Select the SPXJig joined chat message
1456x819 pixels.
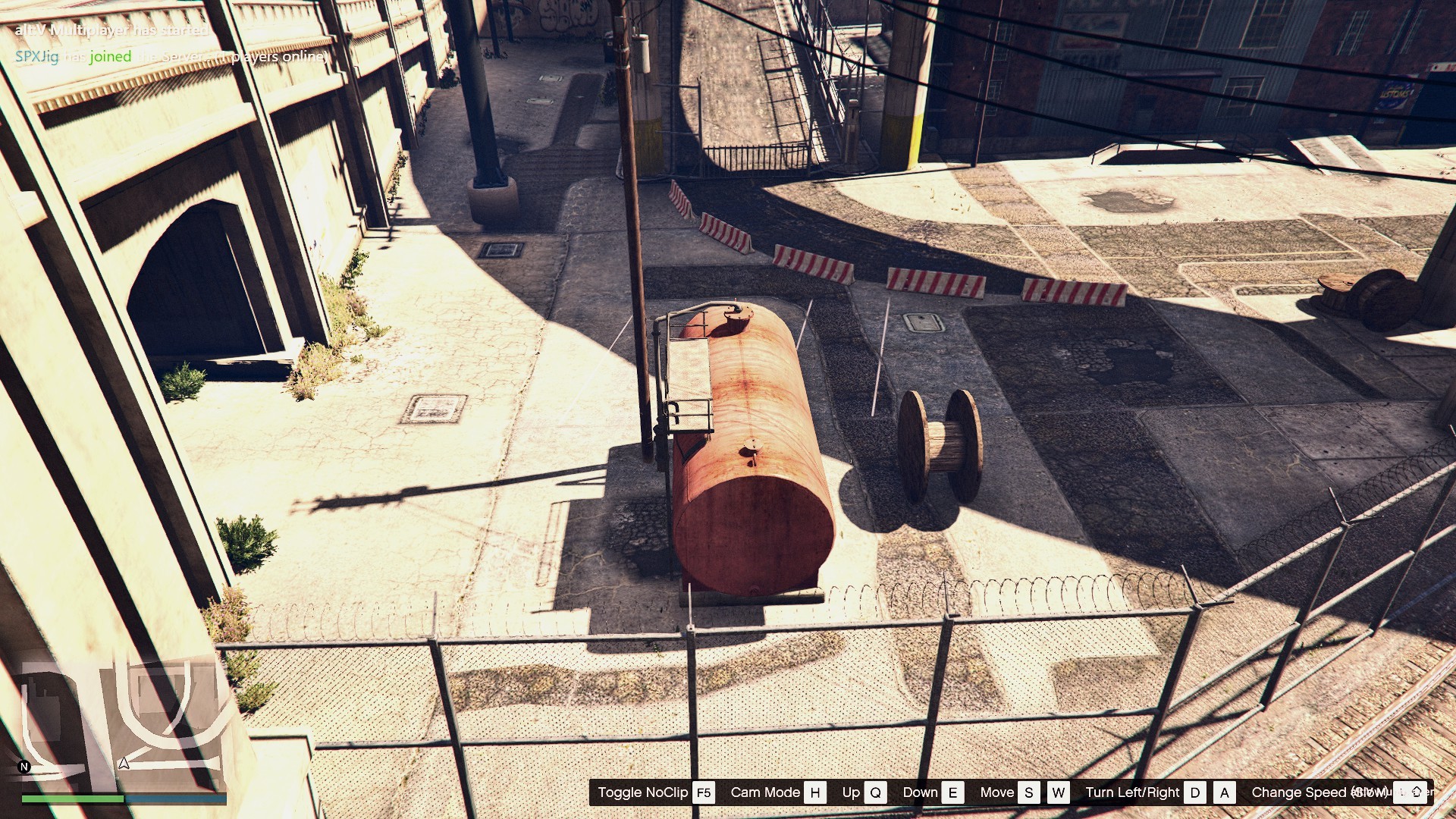pyautogui.click(x=171, y=57)
